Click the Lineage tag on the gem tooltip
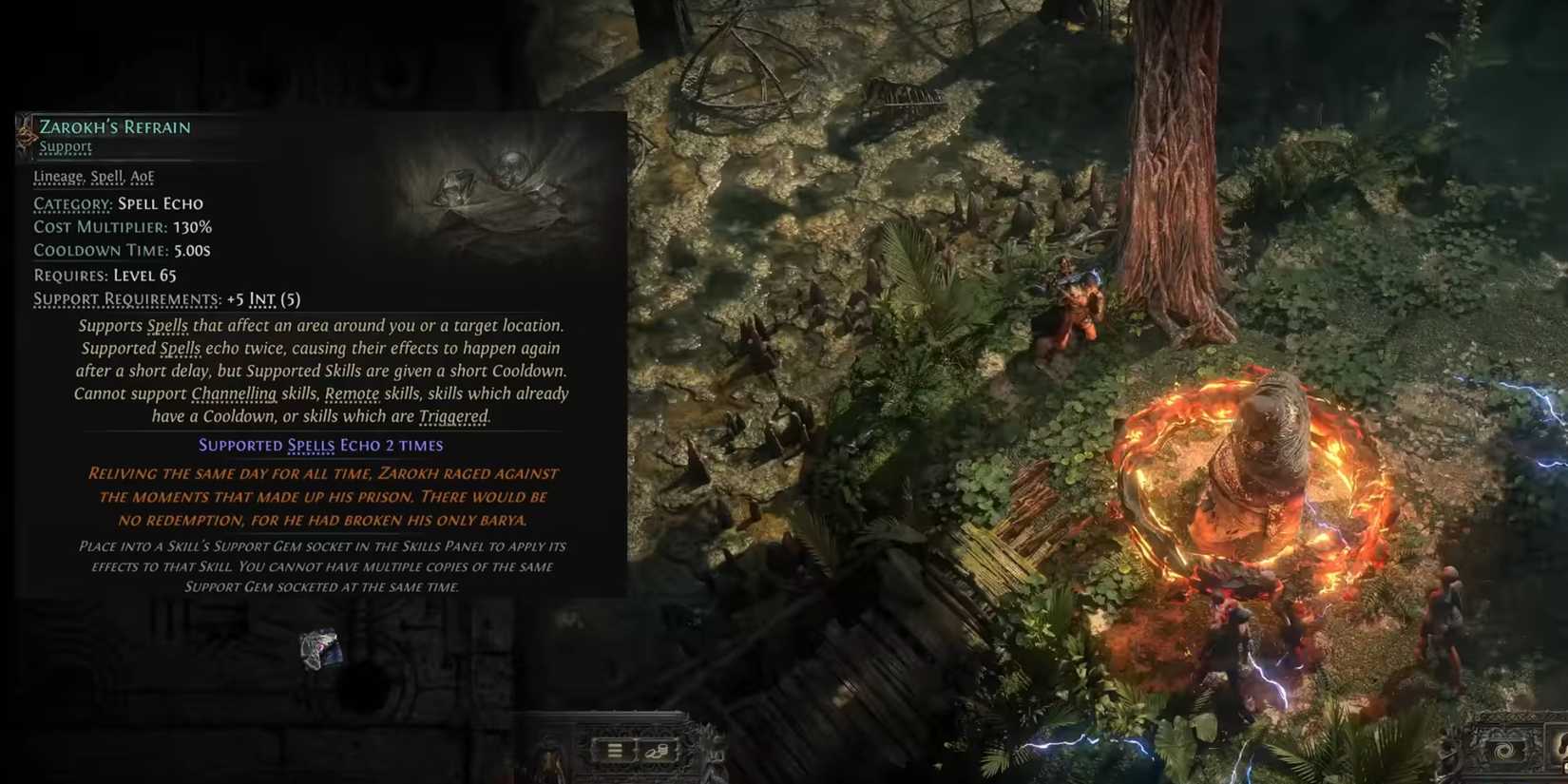The image size is (1568, 784). [58, 177]
